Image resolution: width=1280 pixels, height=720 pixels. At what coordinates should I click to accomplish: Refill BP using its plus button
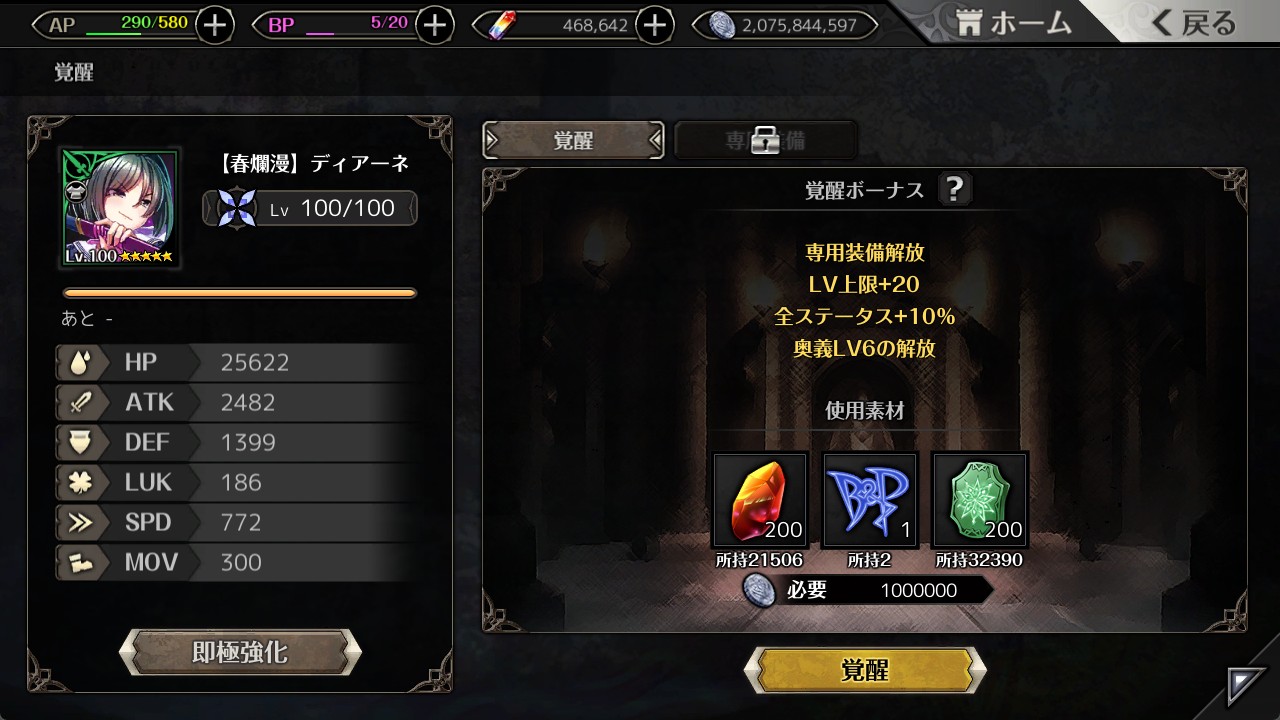(434, 25)
